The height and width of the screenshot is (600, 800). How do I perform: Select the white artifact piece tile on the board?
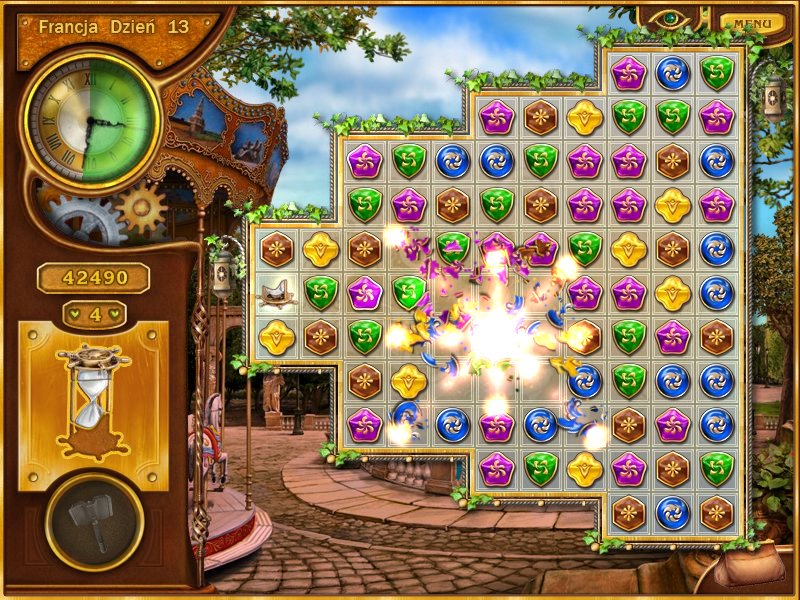pyautogui.click(x=275, y=292)
